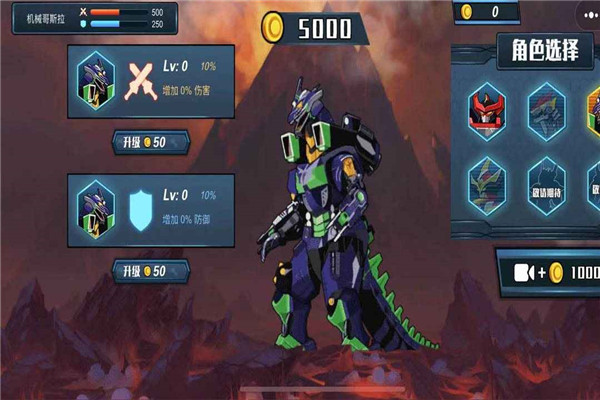The image size is (600, 400).
Task: Select the 敬请期待 coming-soon character tile
Action: [545, 184]
